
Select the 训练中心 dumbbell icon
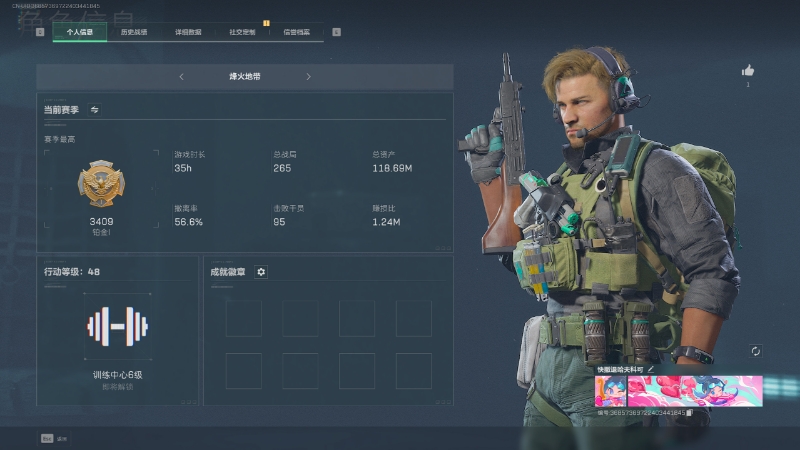[117, 326]
